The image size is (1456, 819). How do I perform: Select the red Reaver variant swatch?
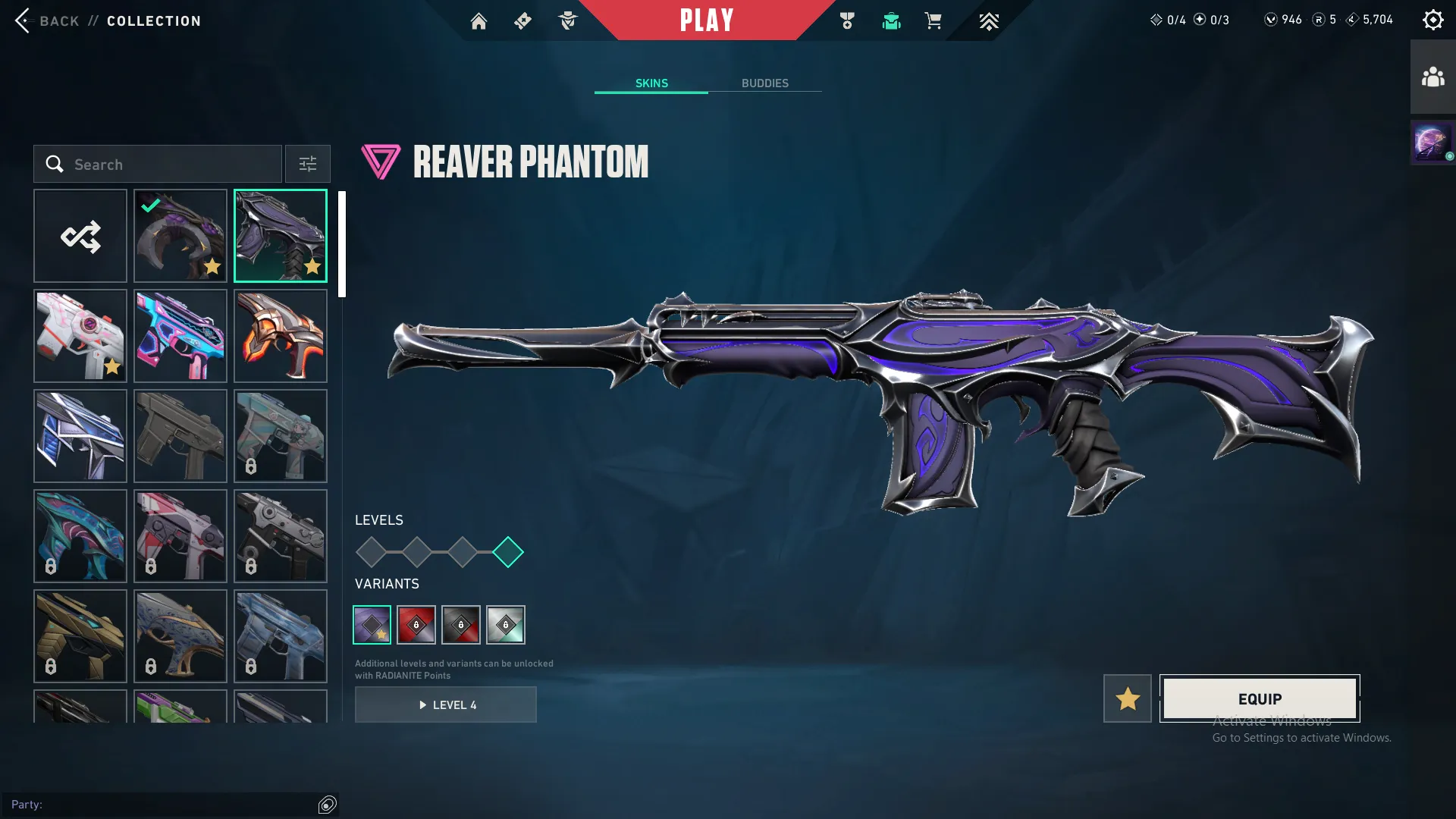coord(416,624)
